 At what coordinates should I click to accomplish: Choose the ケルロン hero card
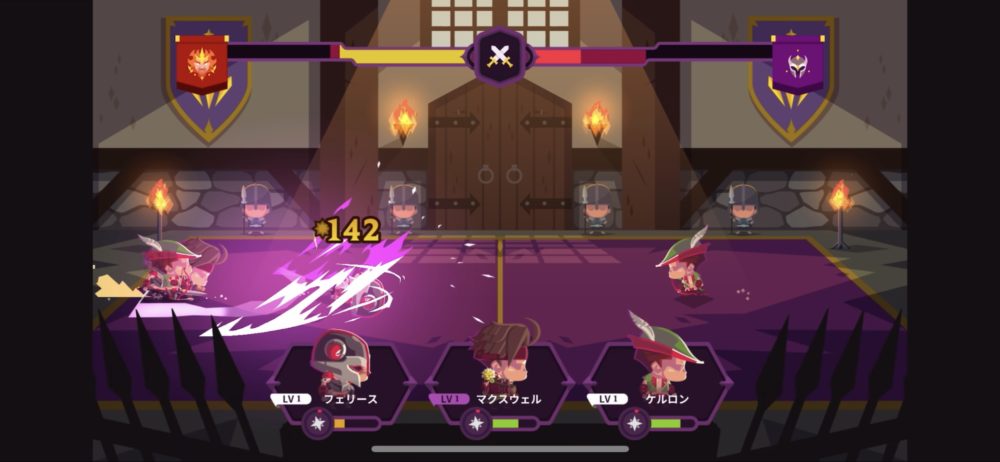tap(657, 372)
